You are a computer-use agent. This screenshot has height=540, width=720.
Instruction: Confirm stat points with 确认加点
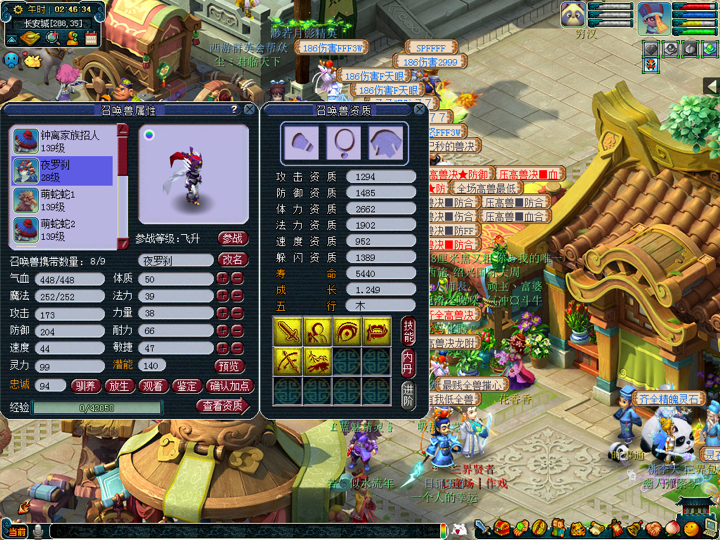pos(231,385)
